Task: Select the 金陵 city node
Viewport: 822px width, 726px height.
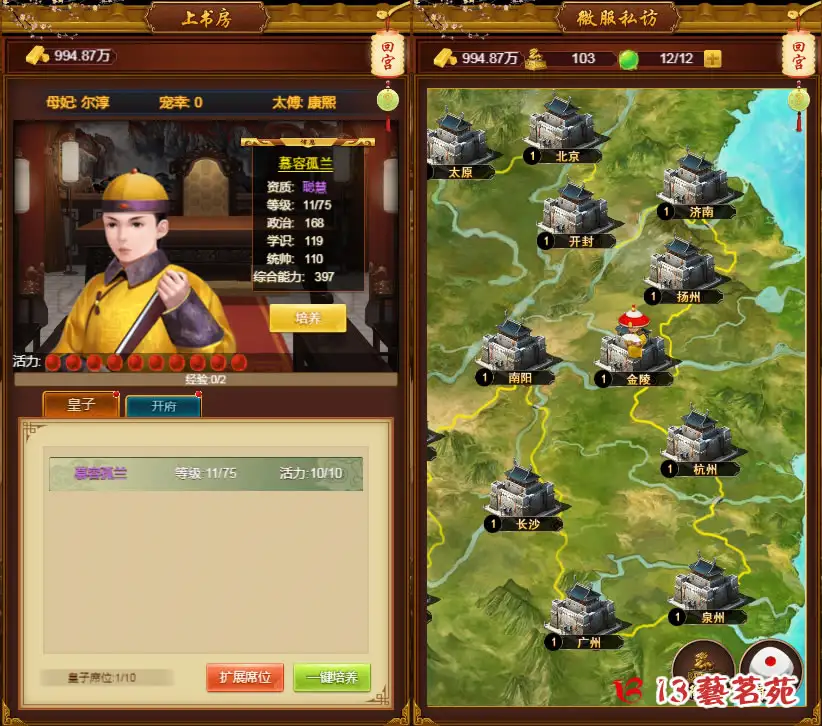Action: coord(632,355)
